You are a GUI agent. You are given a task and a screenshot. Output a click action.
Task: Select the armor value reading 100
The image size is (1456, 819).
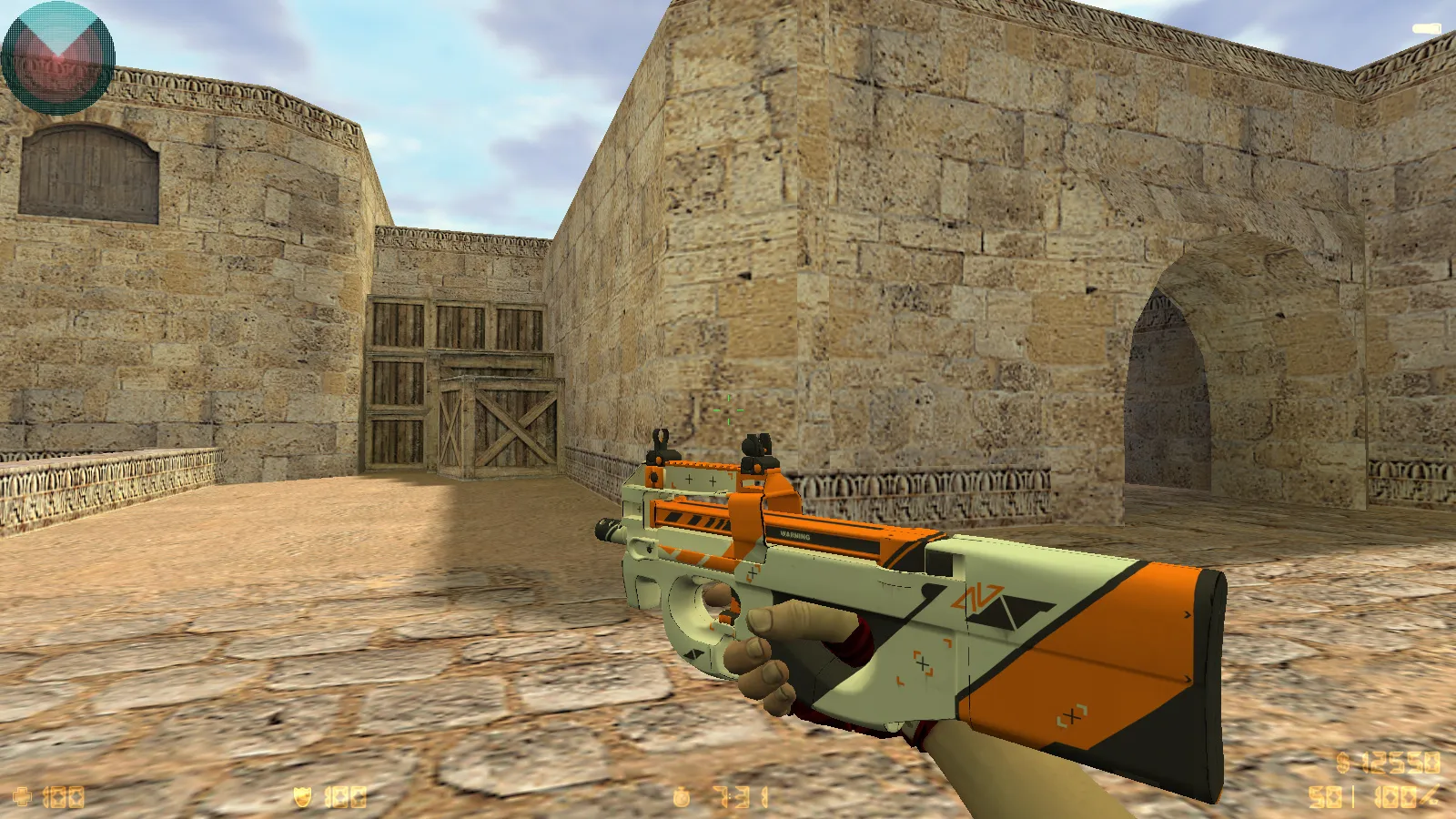click(x=344, y=795)
